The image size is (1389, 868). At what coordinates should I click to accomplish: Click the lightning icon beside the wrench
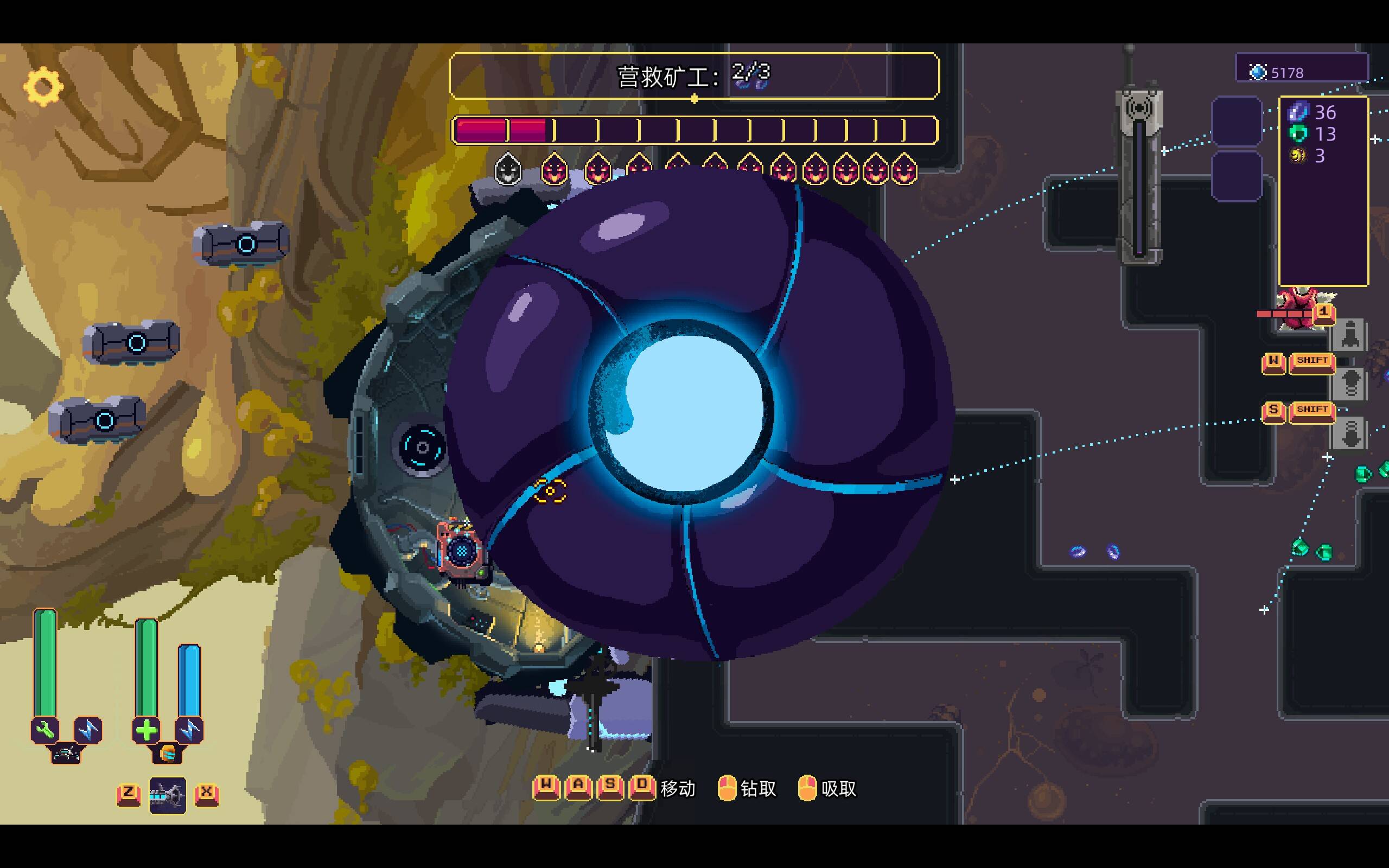[x=88, y=730]
